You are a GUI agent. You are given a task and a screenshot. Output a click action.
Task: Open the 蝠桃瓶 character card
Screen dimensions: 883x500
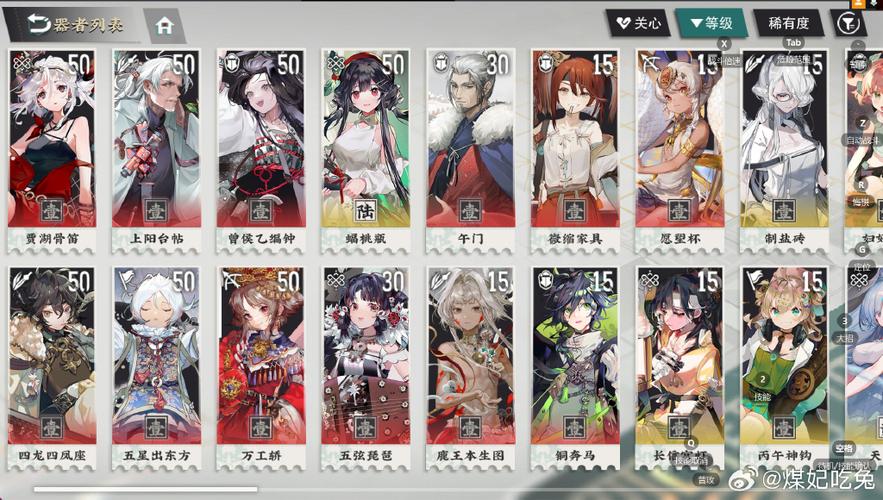click(x=365, y=150)
